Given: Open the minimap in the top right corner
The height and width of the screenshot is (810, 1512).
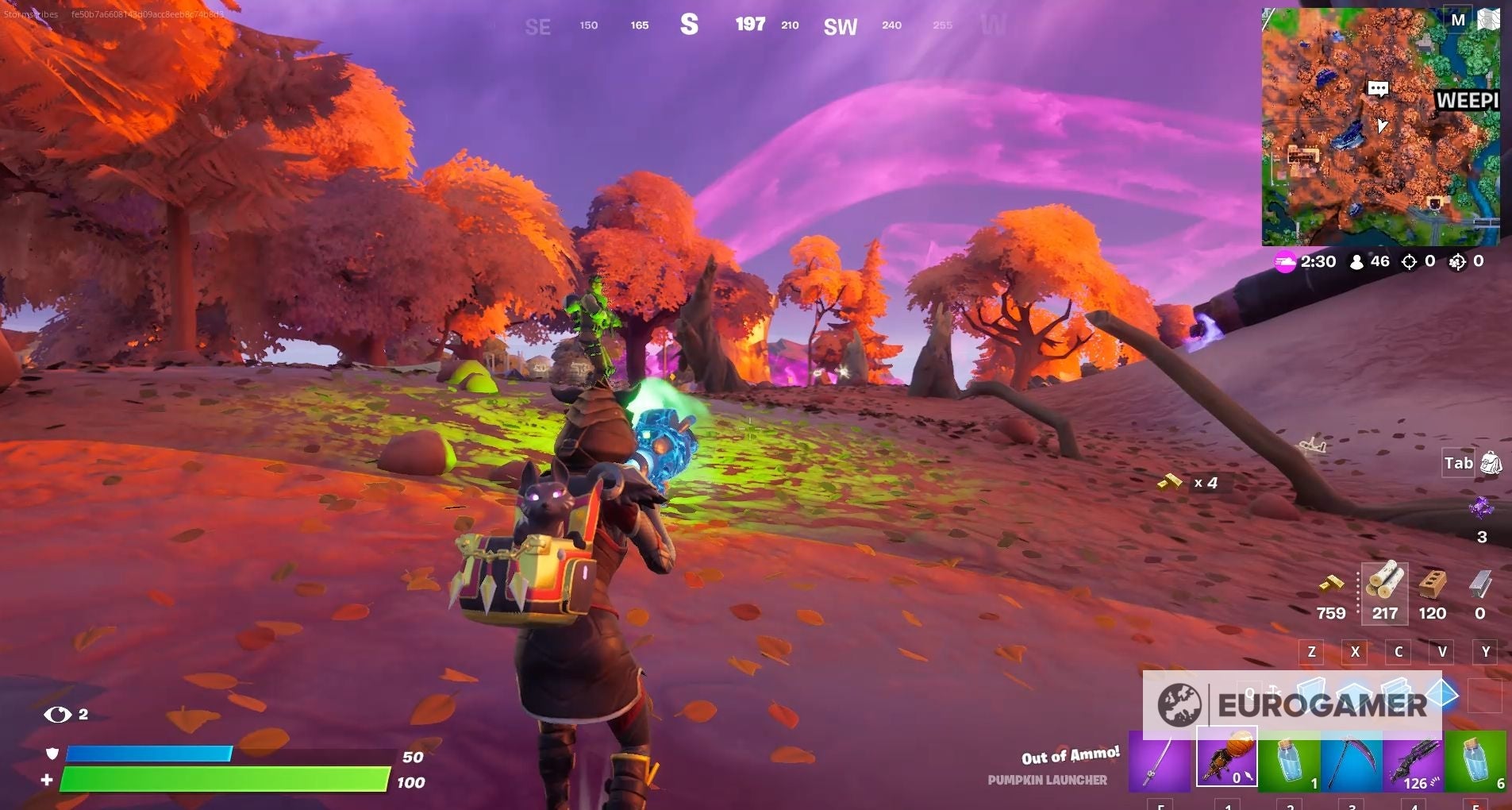Looking at the screenshot, I should pos(1379,127).
